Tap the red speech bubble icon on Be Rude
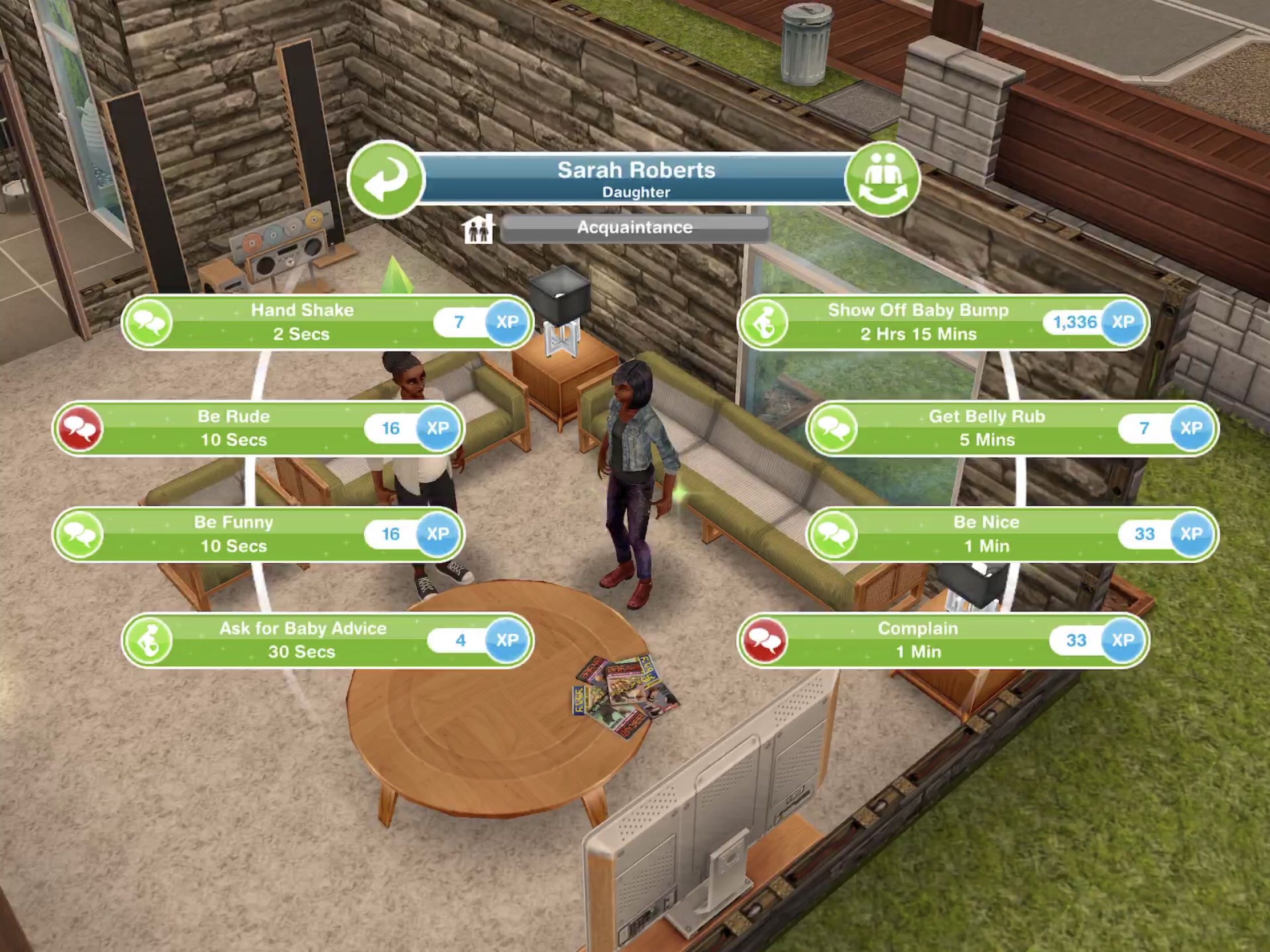The height and width of the screenshot is (952, 1270). (x=81, y=428)
